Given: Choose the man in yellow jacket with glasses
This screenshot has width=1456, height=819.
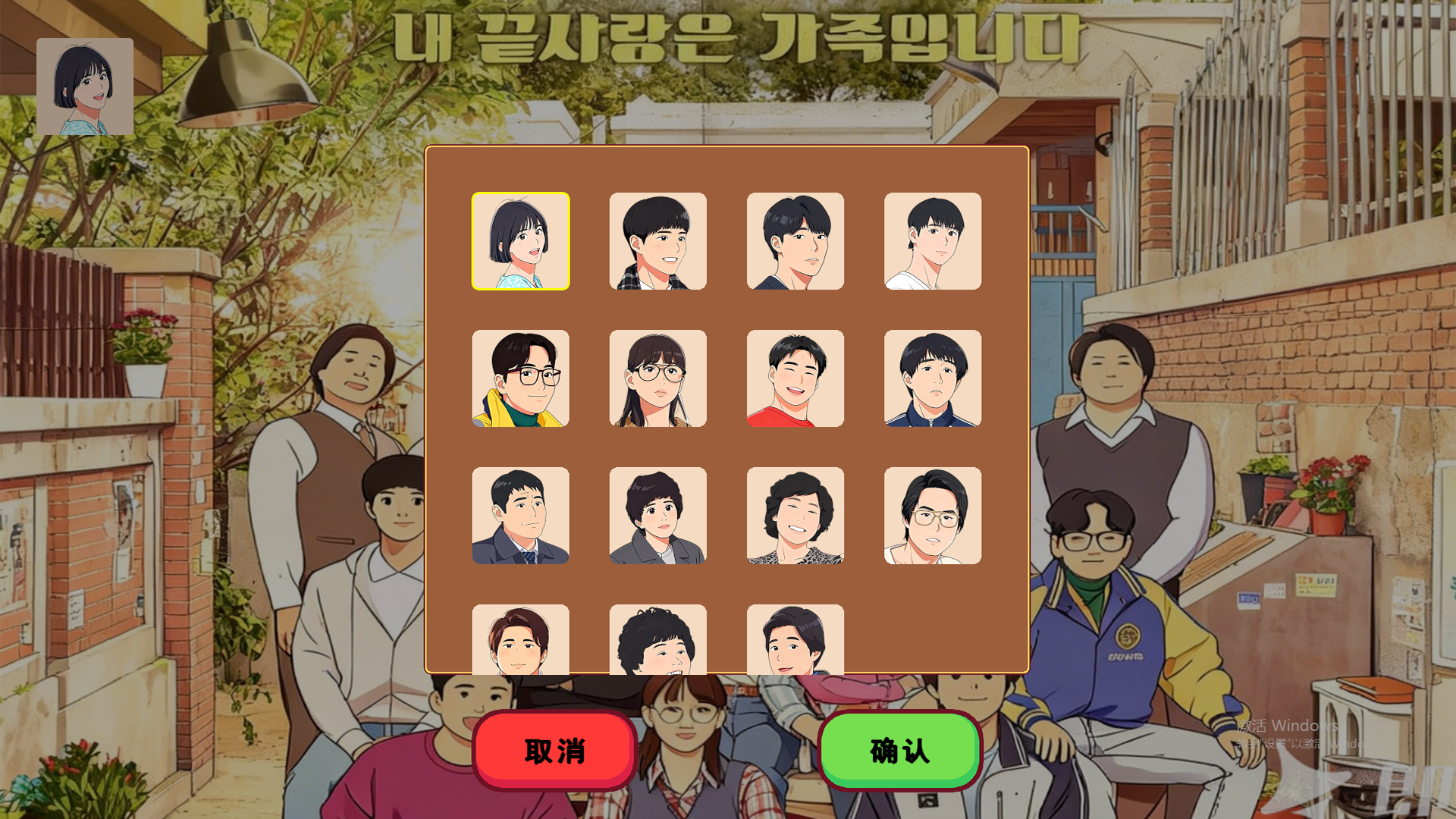Looking at the screenshot, I should coord(520,379).
